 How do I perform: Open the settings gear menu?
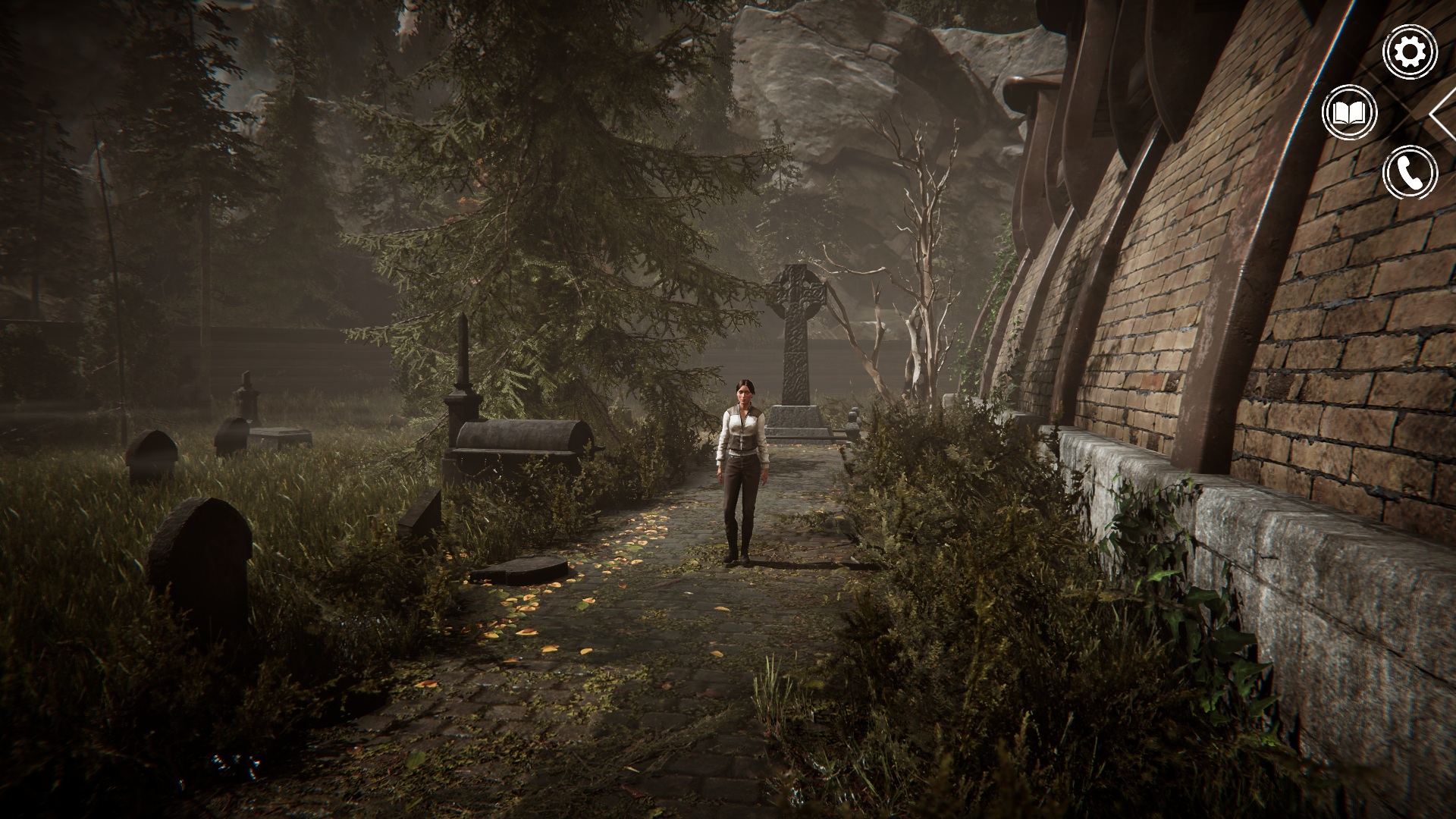tap(1410, 52)
